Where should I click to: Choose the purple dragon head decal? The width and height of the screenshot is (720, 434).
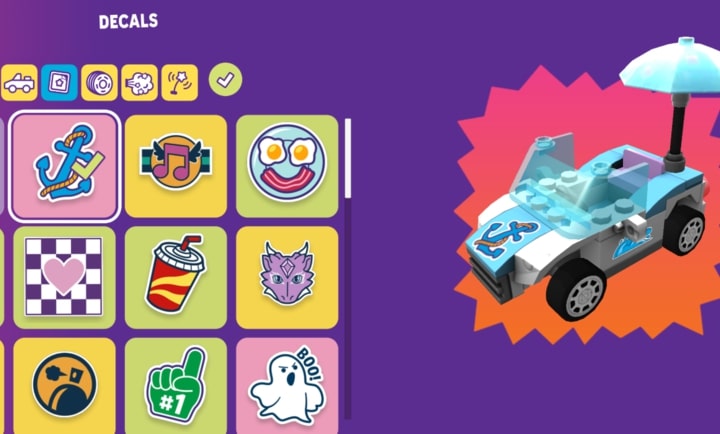[287, 277]
